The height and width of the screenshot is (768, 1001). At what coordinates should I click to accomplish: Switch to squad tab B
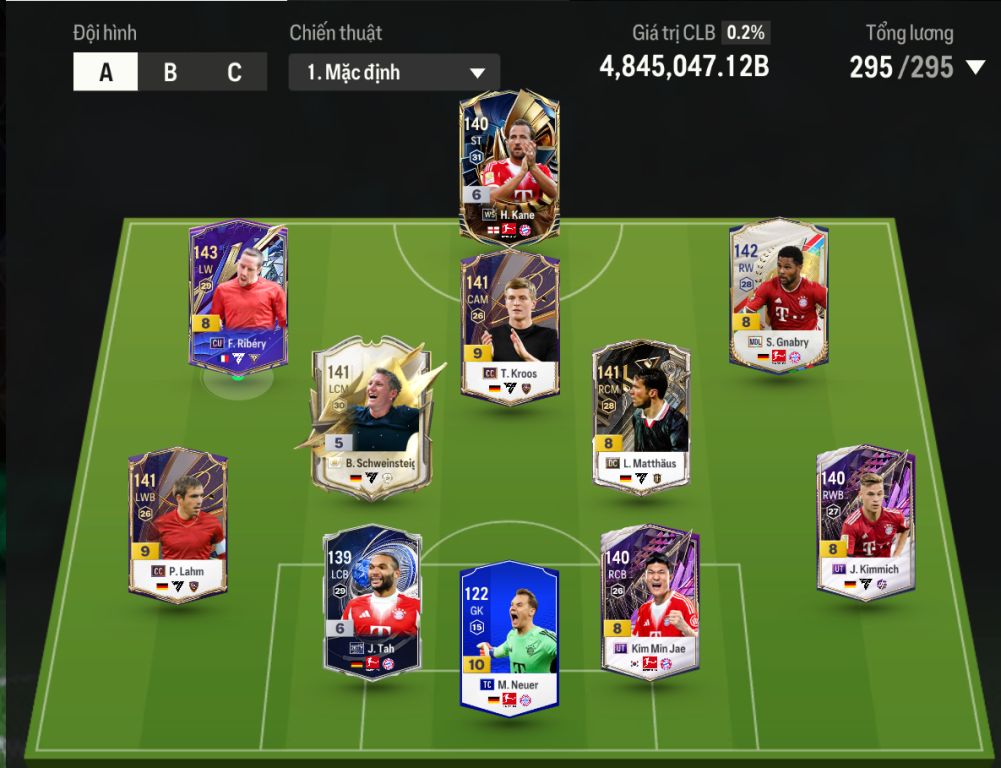(170, 72)
